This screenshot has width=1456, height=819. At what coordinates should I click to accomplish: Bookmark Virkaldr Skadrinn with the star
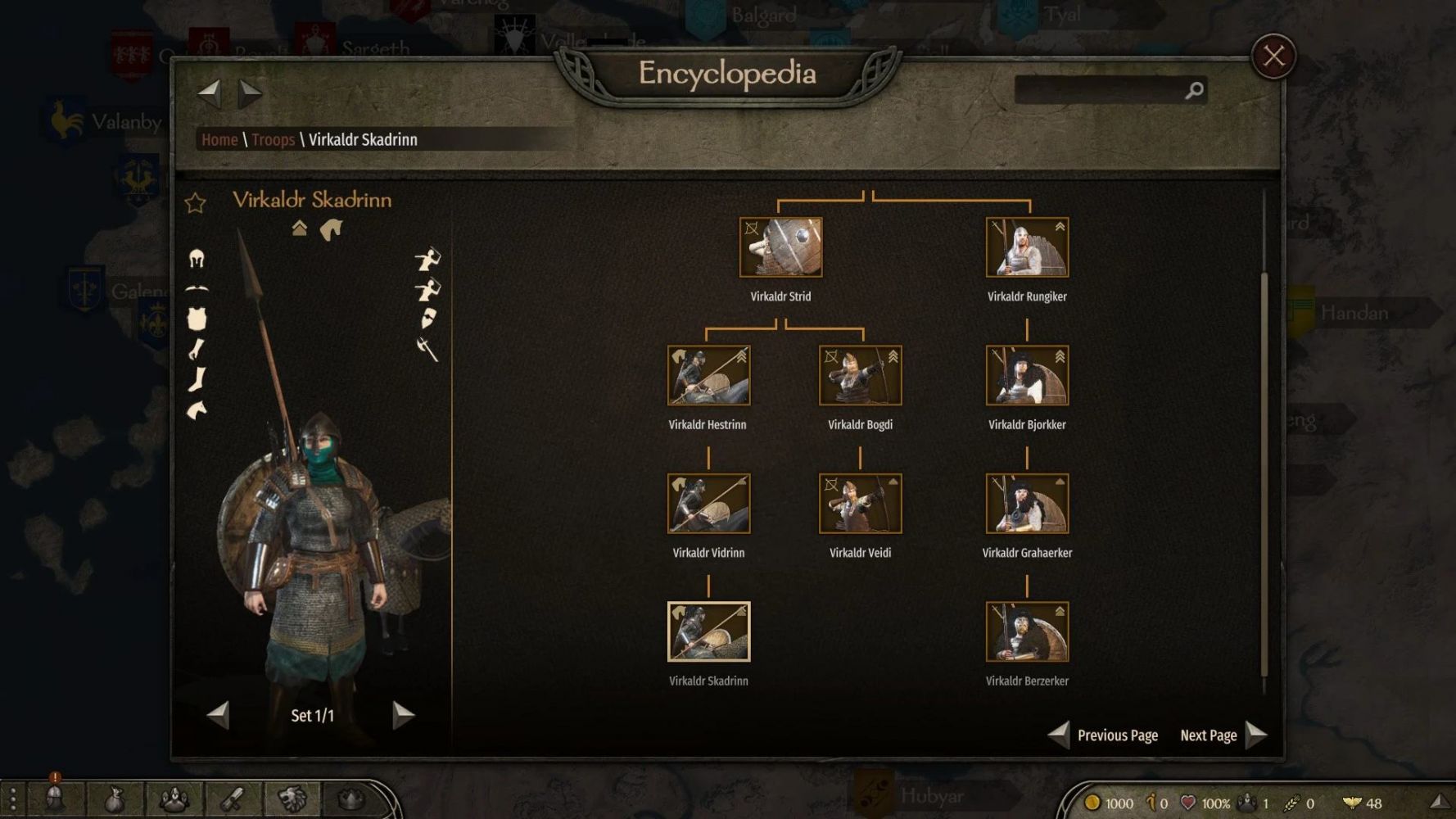(x=195, y=203)
